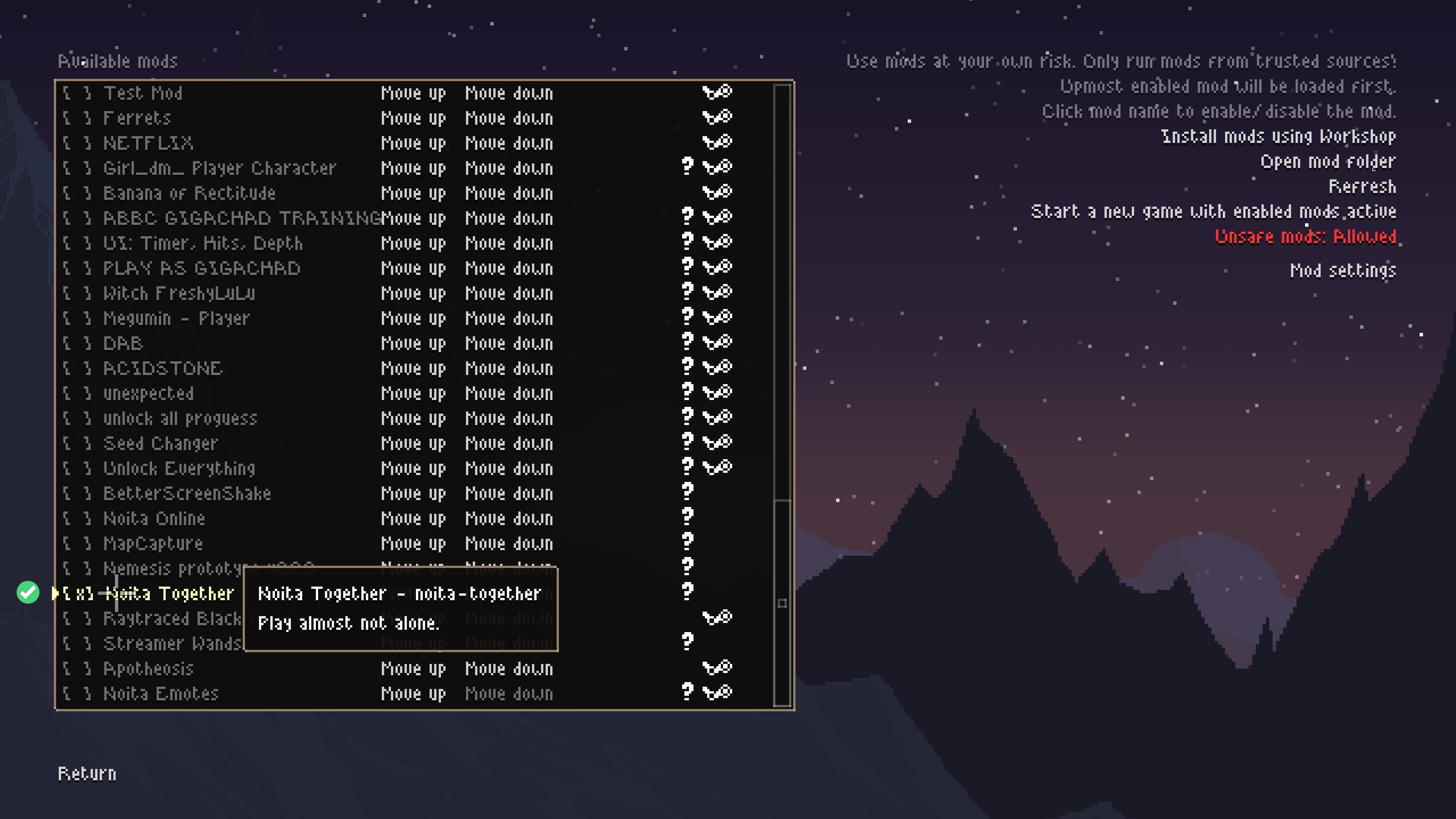Start a new game with enabled mods active
1456x819 pixels.
click(1213, 212)
